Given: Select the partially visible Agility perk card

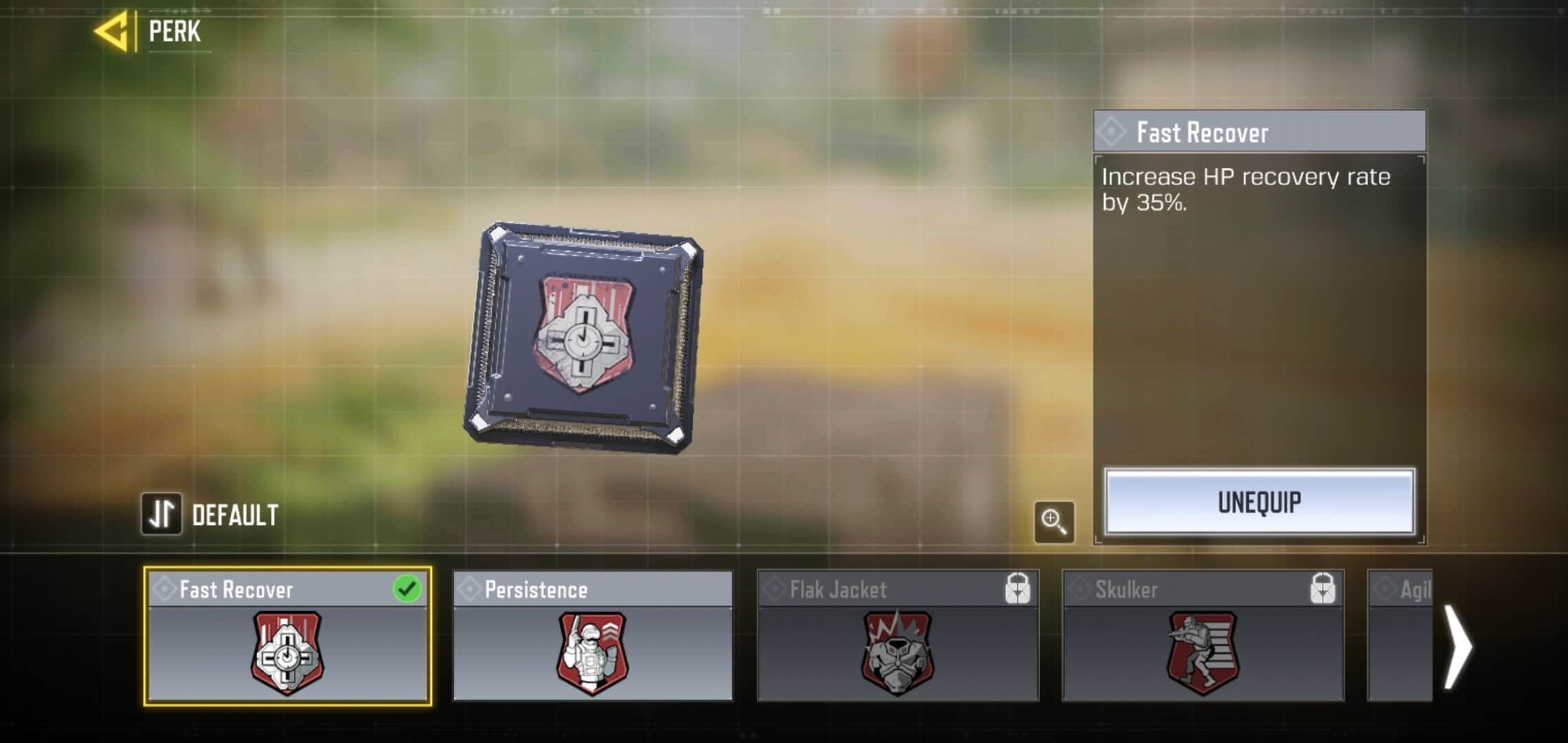Looking at the screenshot, I should [x=1400, y=636].
